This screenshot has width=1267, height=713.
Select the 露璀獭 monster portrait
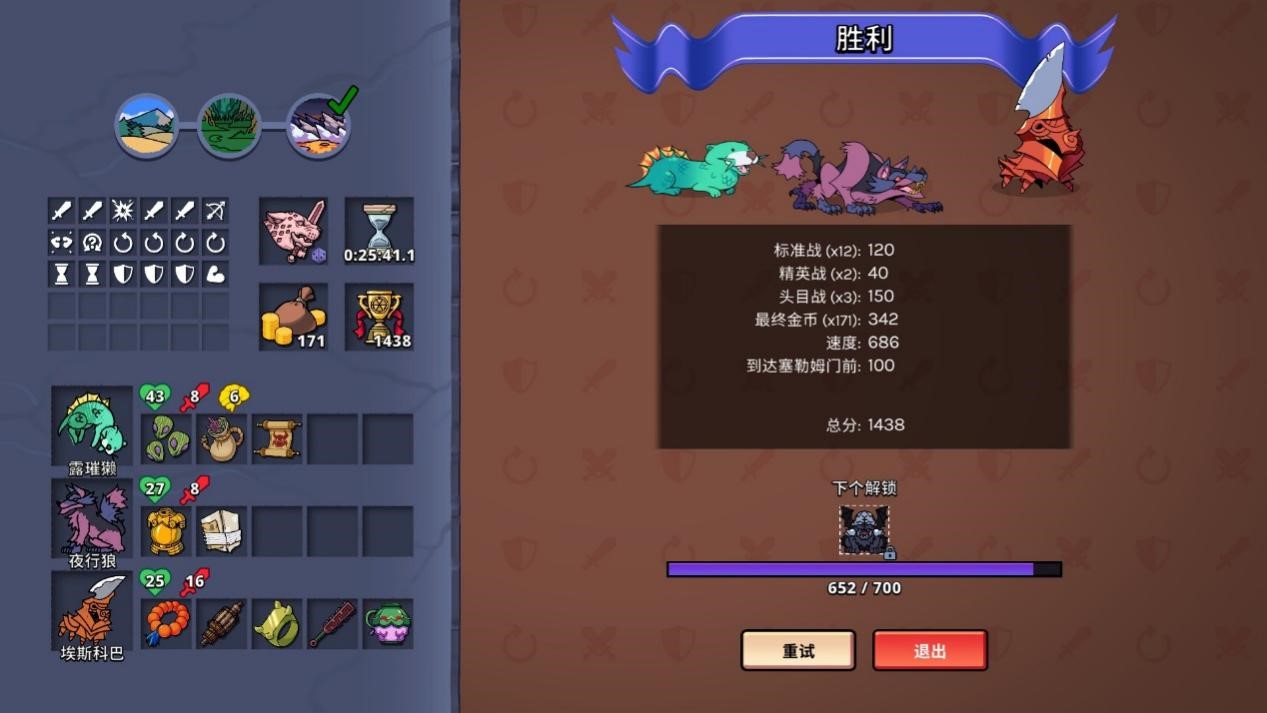click(92, 425)
